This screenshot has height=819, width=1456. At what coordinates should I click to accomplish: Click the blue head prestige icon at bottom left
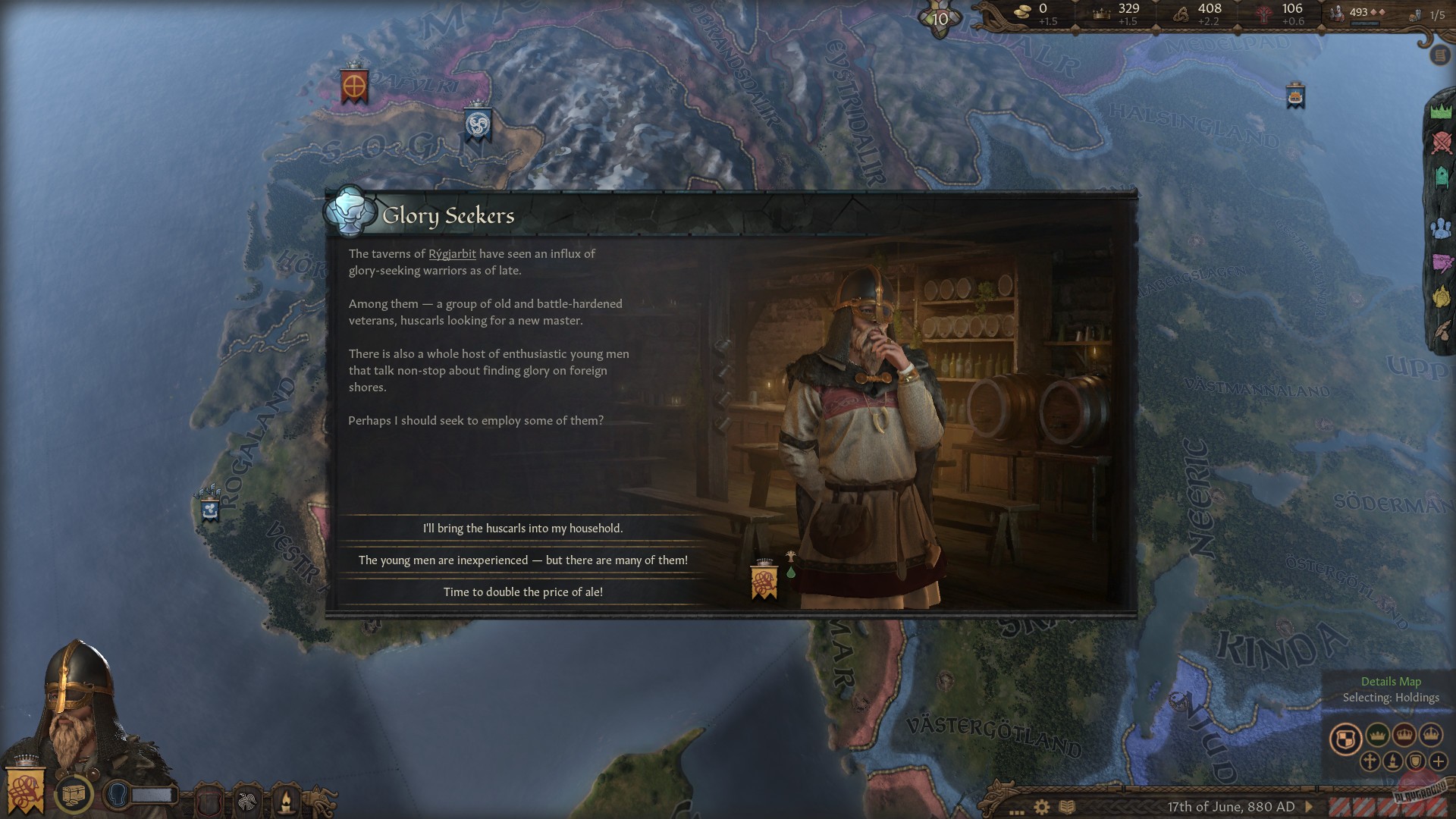116,796
